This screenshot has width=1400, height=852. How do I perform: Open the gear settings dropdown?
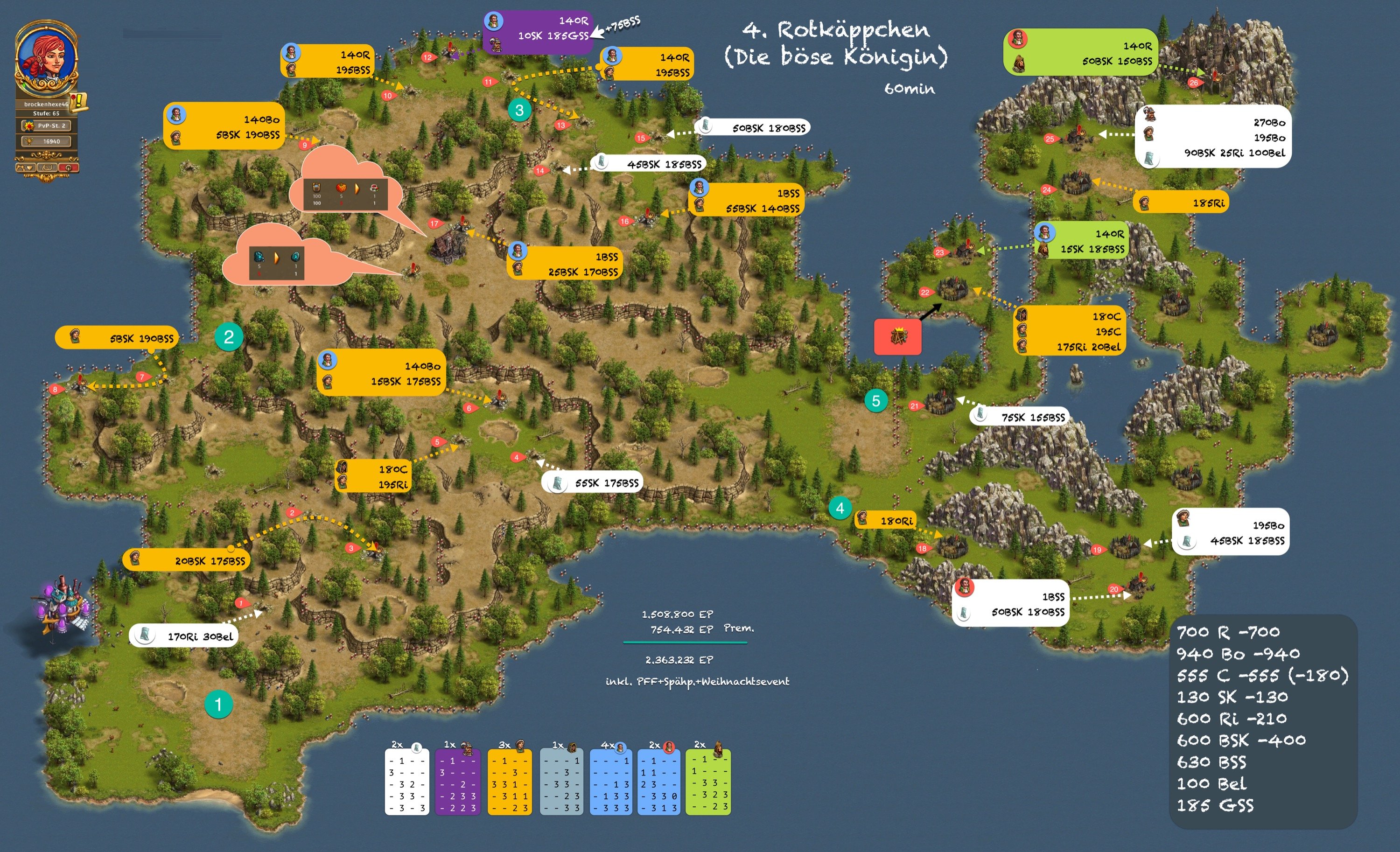point(26,168)
